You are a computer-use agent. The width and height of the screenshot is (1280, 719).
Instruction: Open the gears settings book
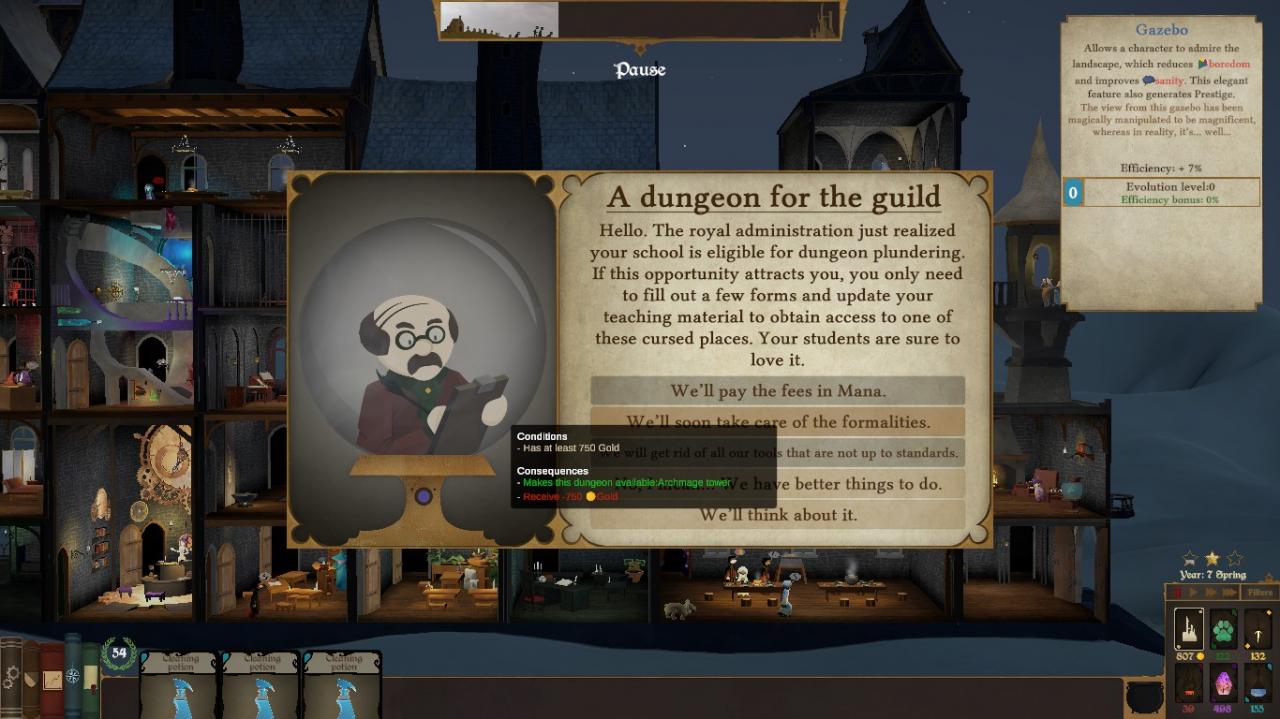pyautogui.click(x=10, y=678)
